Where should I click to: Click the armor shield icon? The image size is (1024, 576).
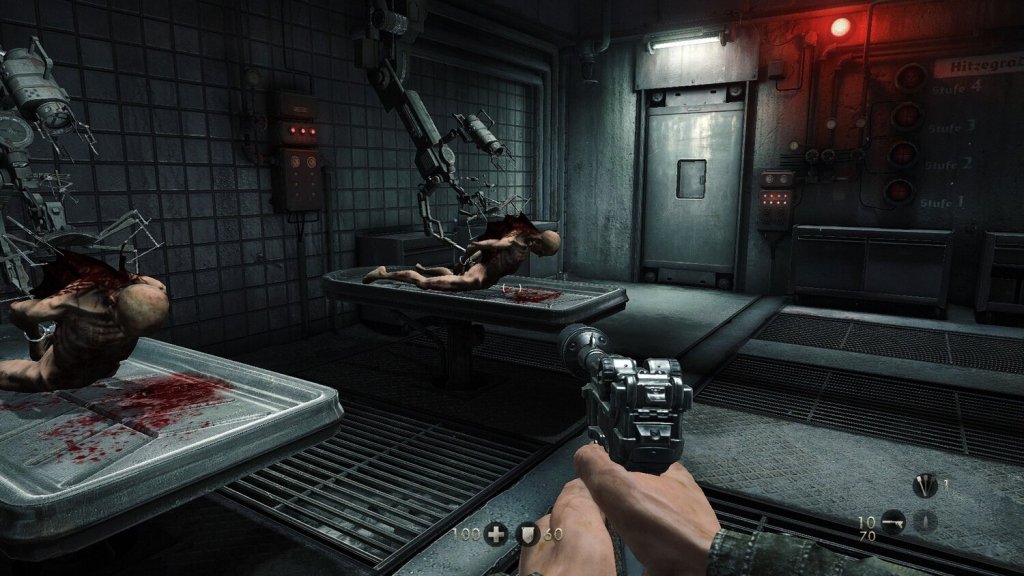(x=528, y=534)
